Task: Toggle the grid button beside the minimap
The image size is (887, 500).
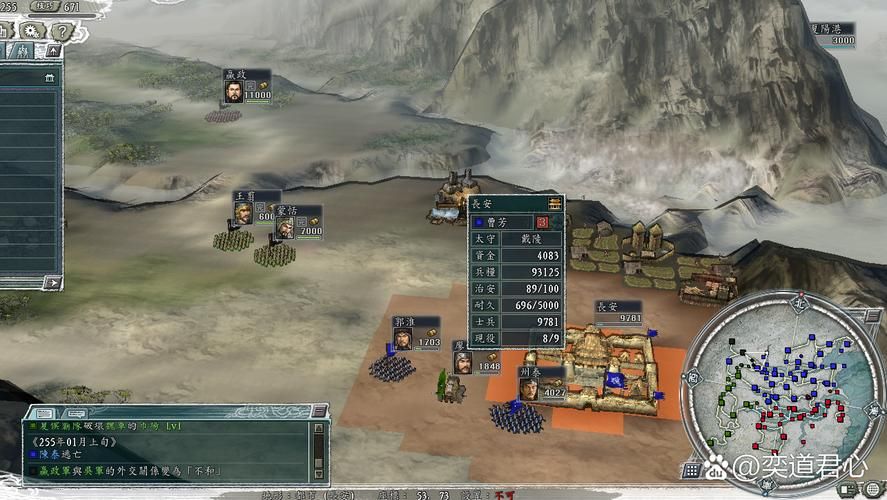Action: 691,469
